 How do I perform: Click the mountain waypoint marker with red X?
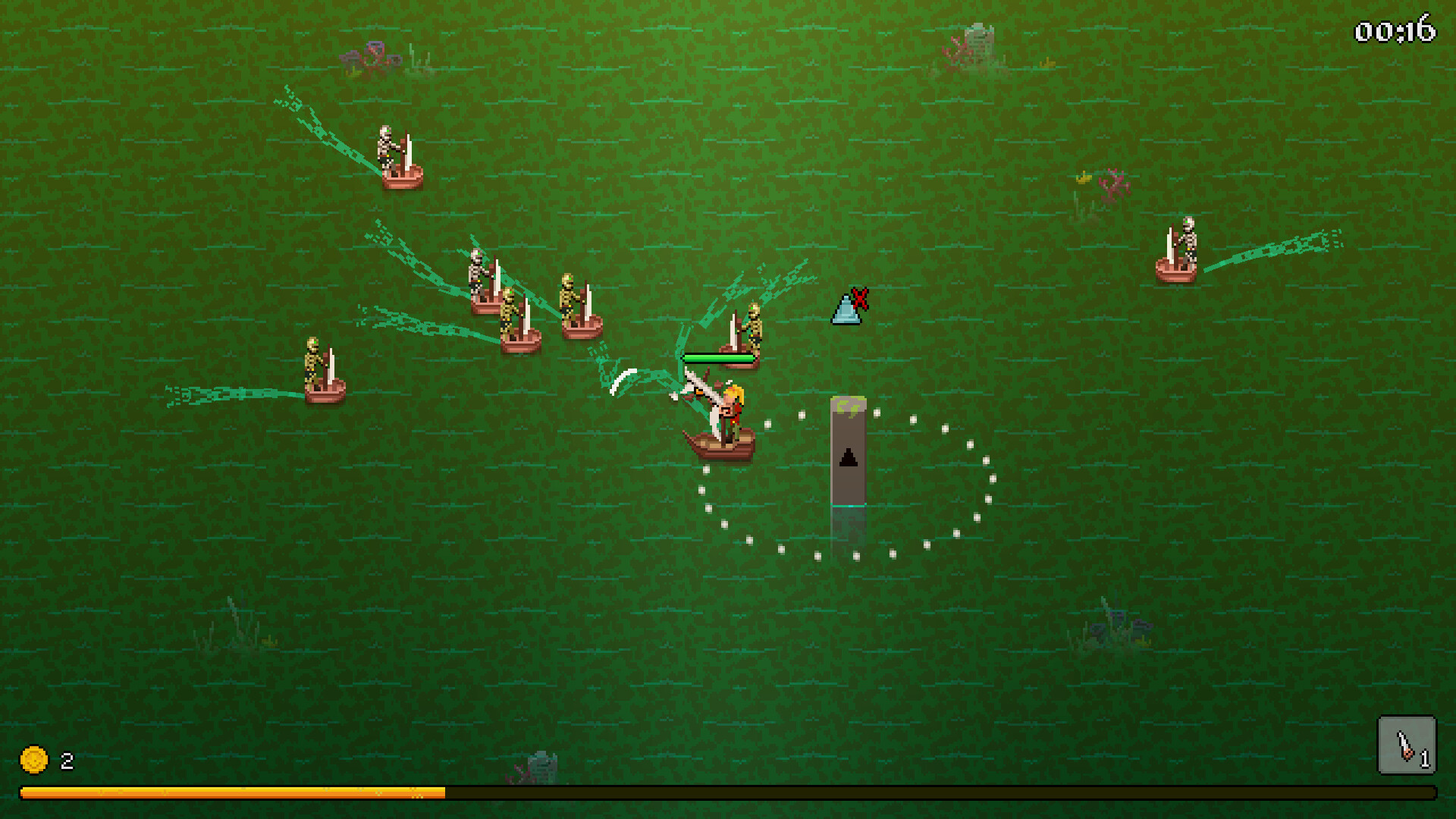847,311
